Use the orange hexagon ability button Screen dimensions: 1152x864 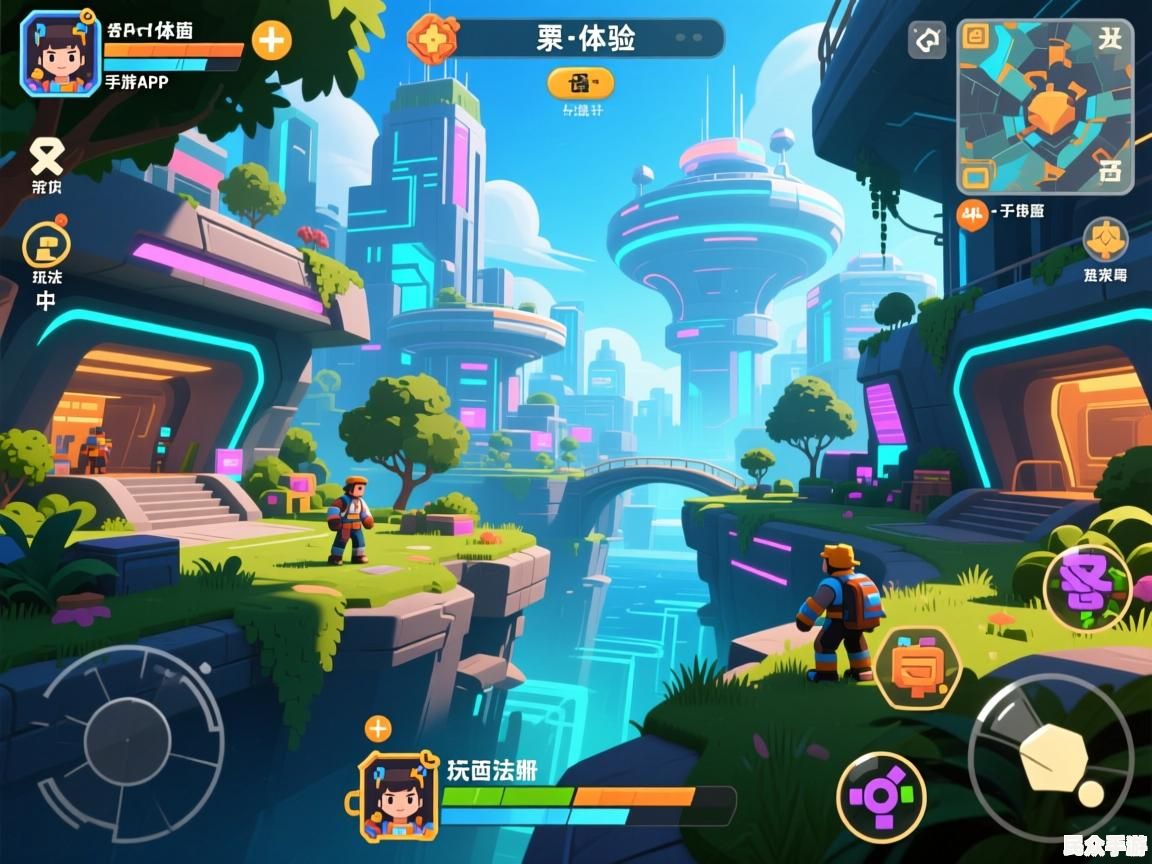(x=917, y=668)
